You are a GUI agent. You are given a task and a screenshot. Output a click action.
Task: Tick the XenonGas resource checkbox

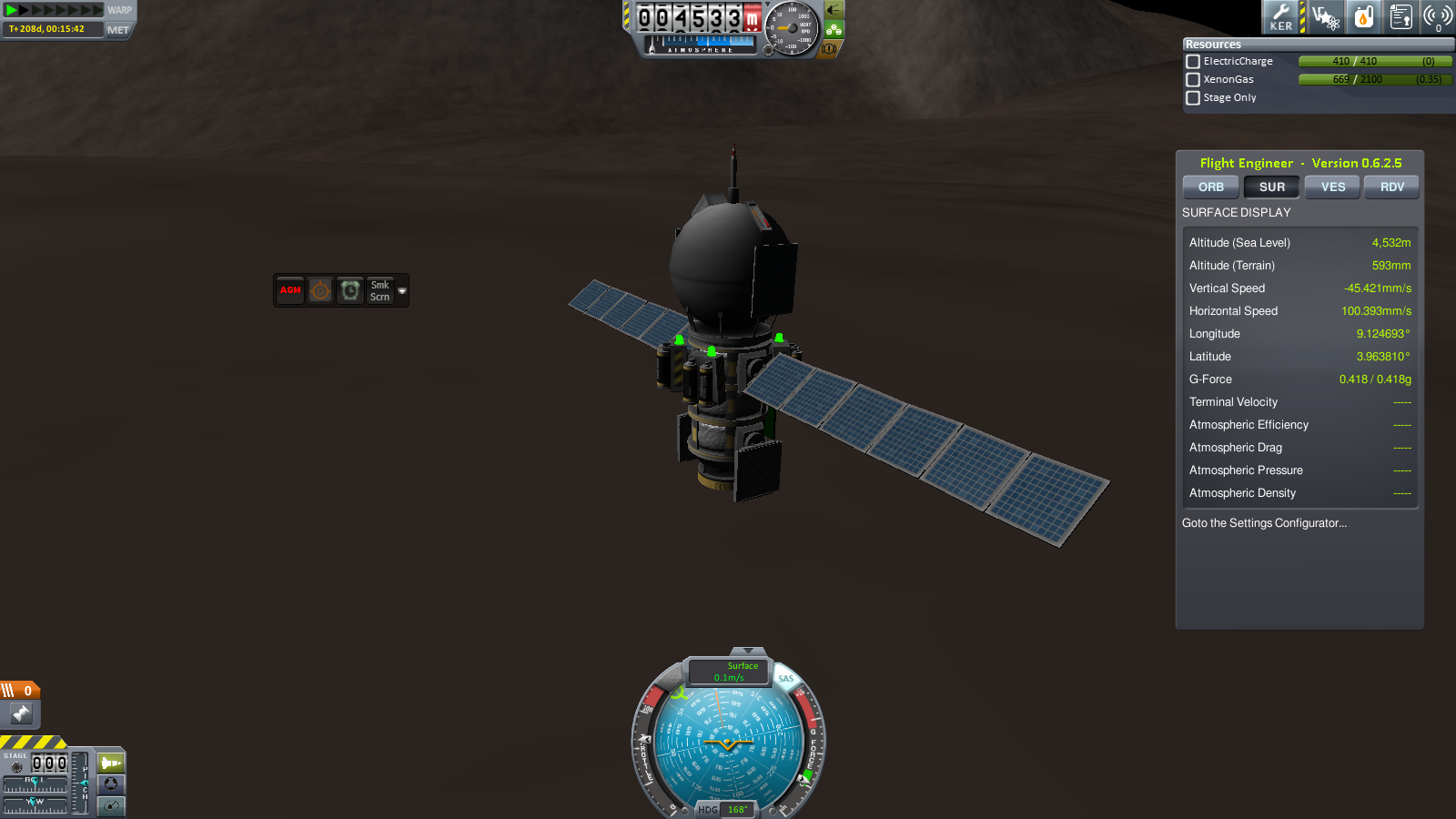tap(1193, 80)
